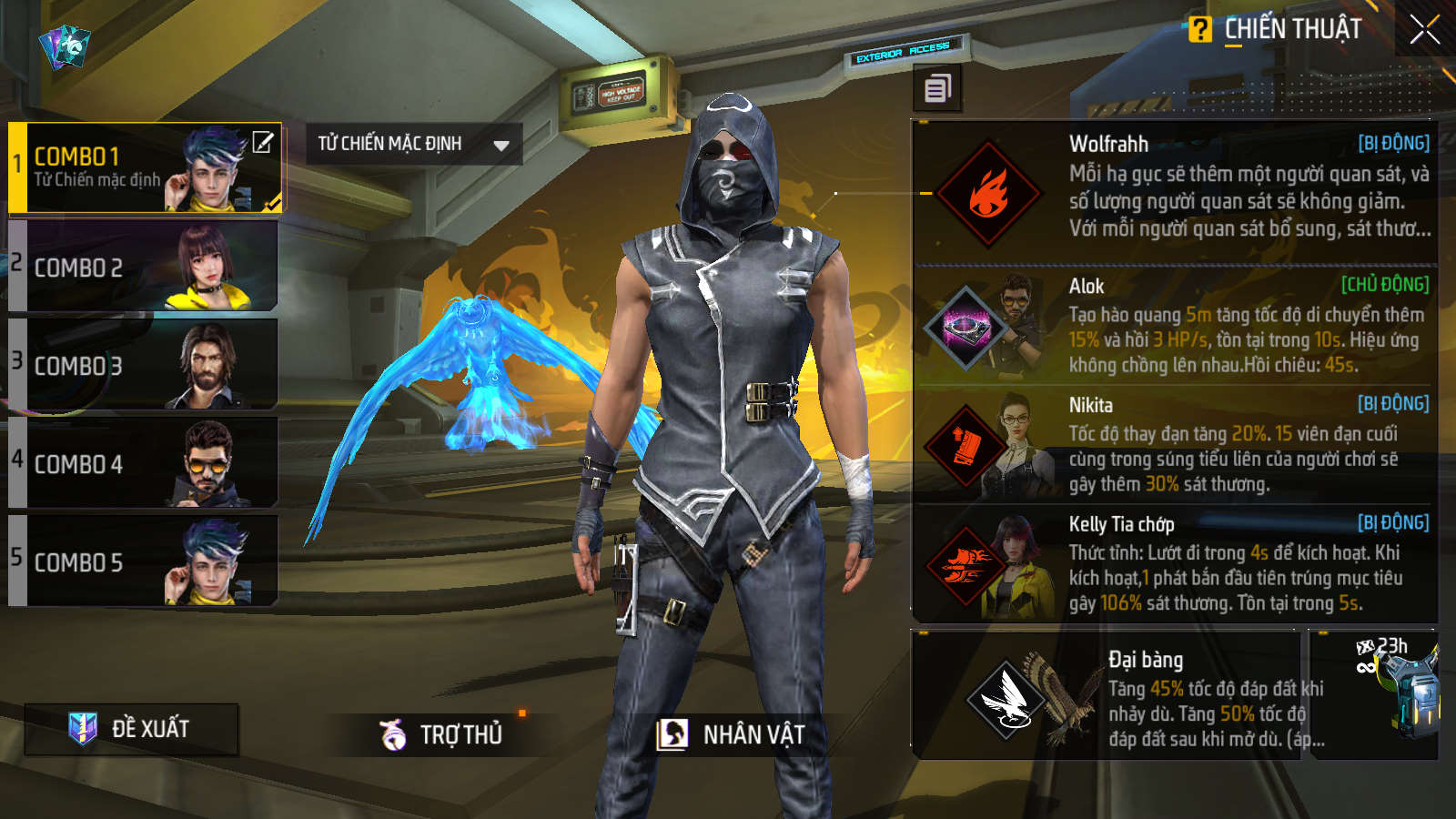Open the yellow question mark help
Screen dimensions: 1456x819
point(1200,30)
